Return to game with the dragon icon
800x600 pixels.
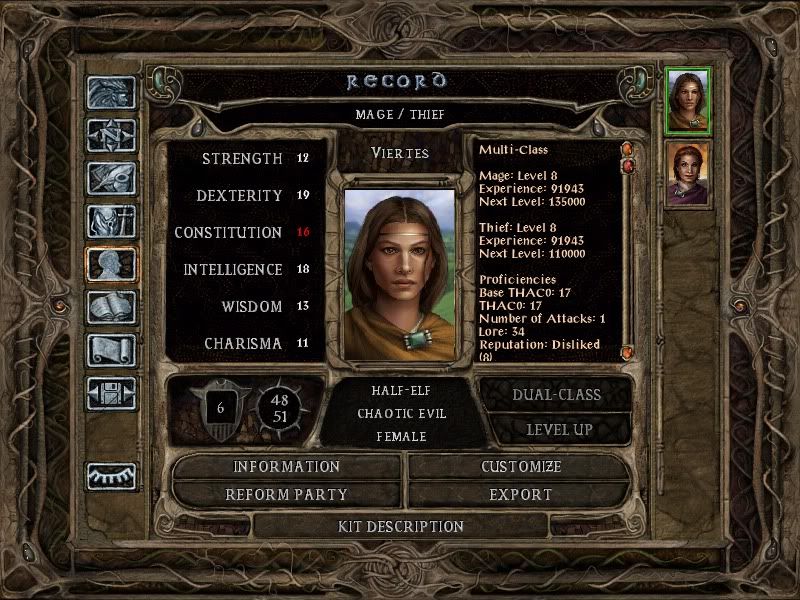point(112,92)
